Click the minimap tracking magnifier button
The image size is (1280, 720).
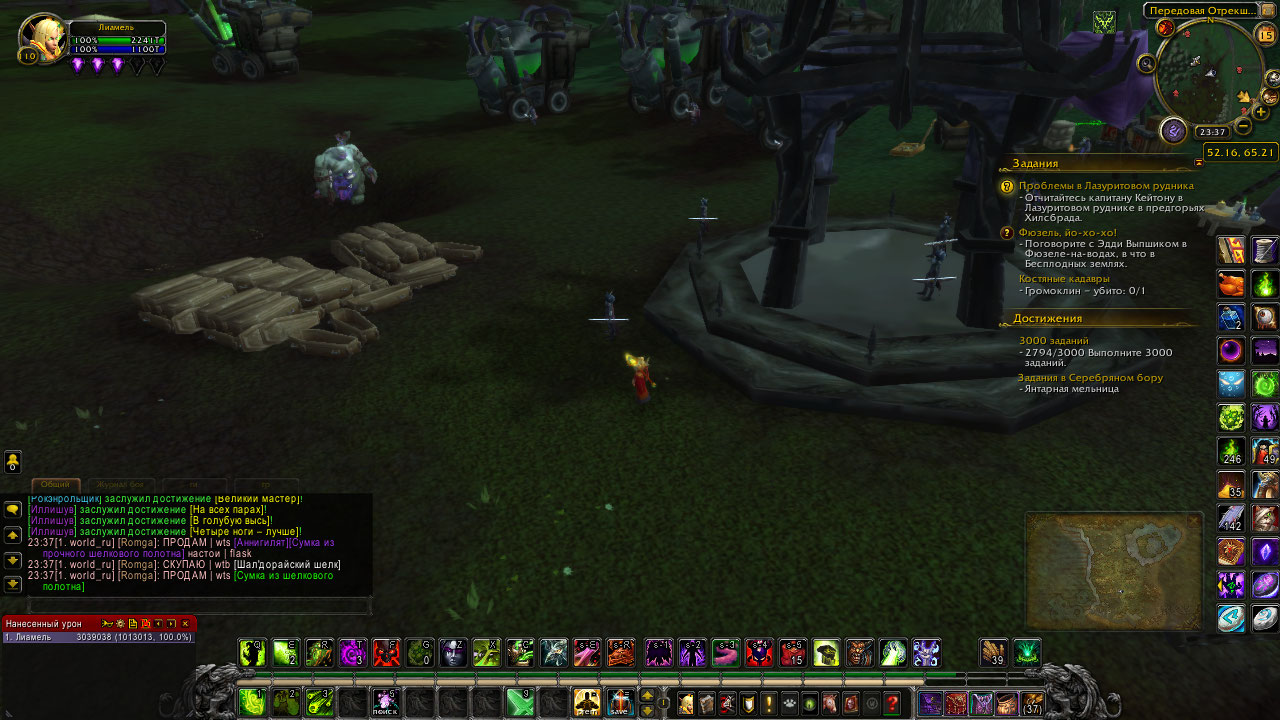pos(1146,64)
